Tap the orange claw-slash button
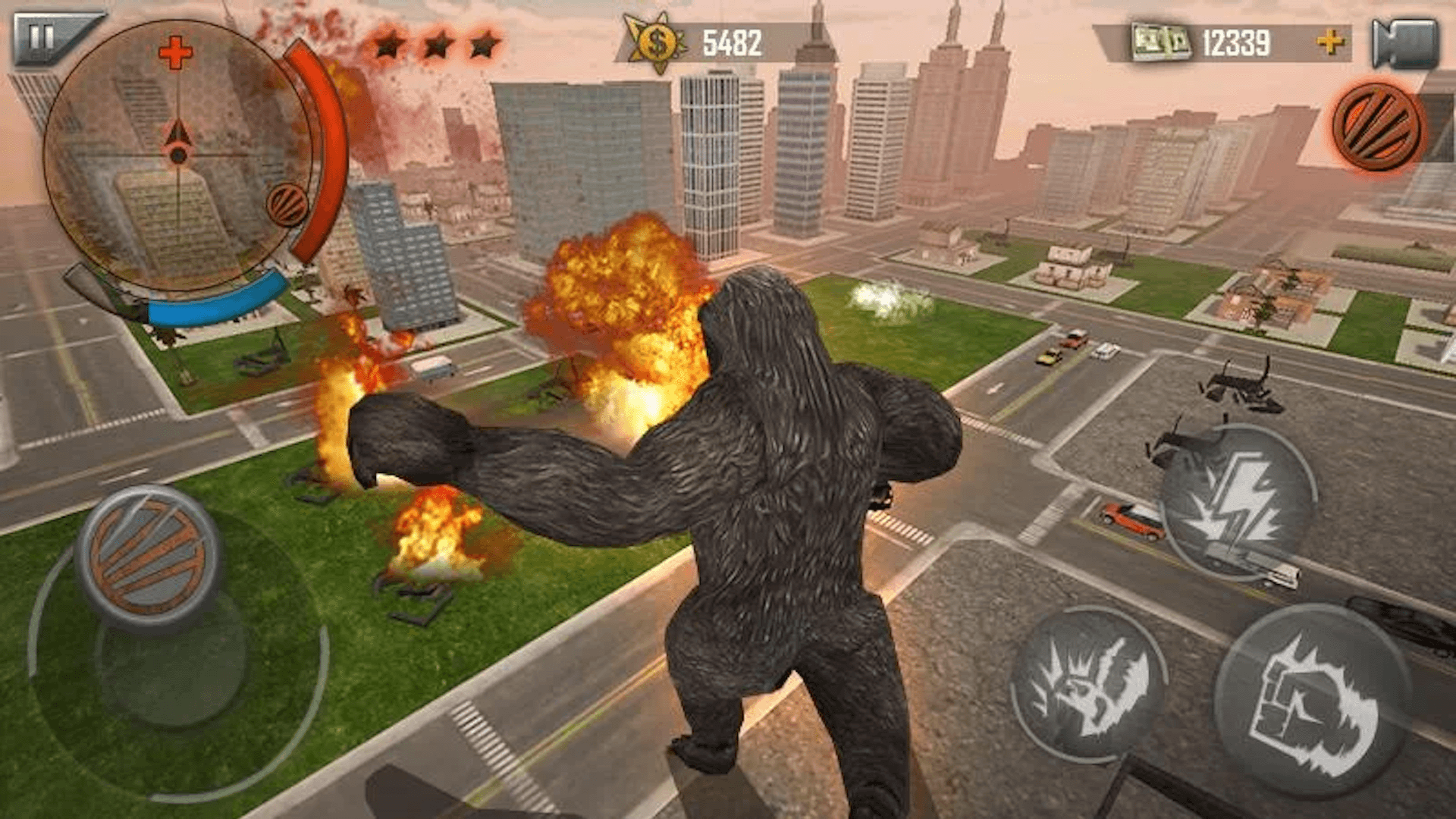This screenshot has height=819, width=1456. click(1376, 127)
